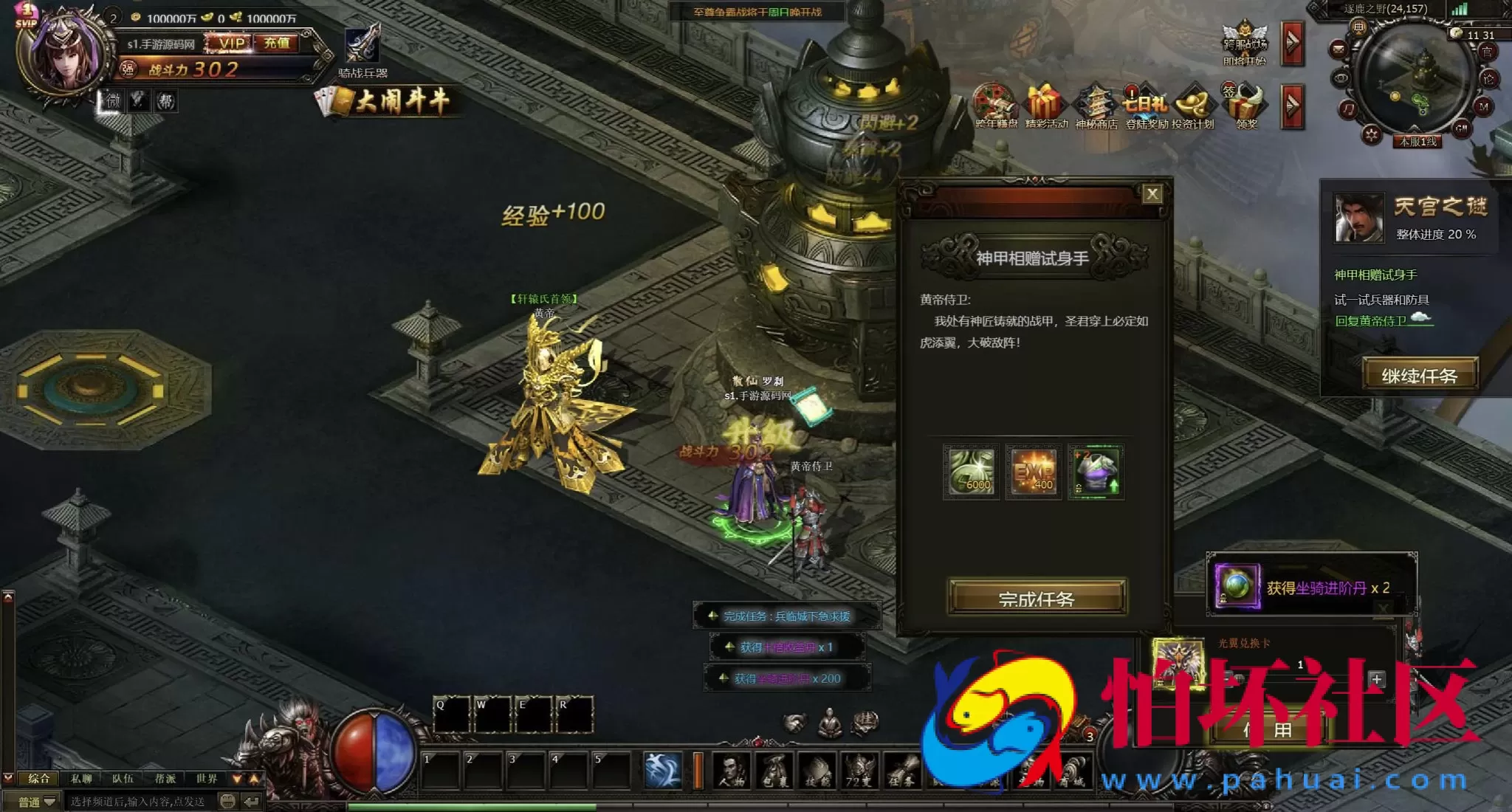This screenshot has height=812, width=1512.
Task: Open the 大闹斗牛 card game event
Action: (x=391, y=101)
